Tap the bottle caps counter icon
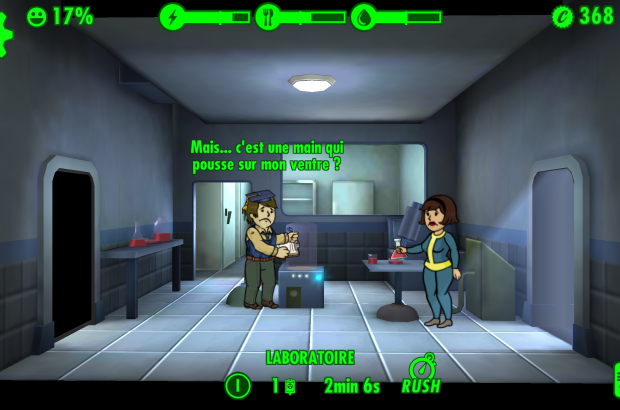This screenshot has height=410, width=620. click(563, 16)
